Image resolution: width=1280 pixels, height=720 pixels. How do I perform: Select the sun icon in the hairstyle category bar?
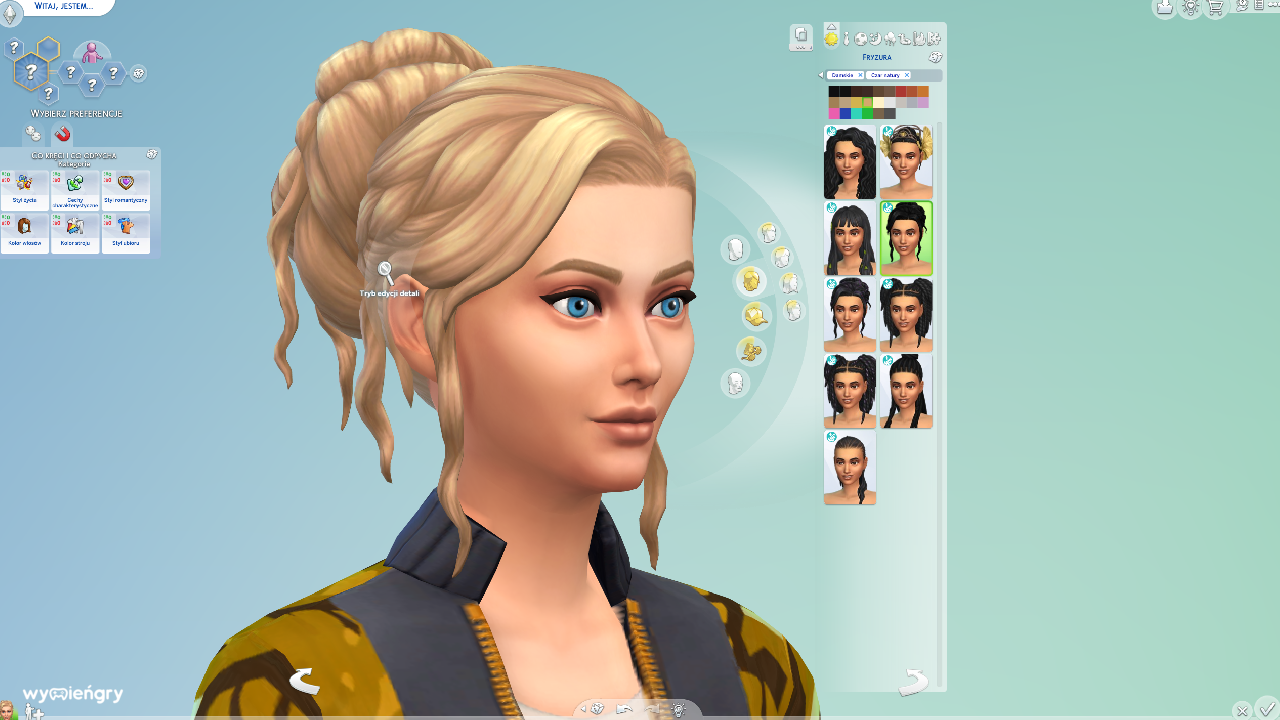pos(832,40)
